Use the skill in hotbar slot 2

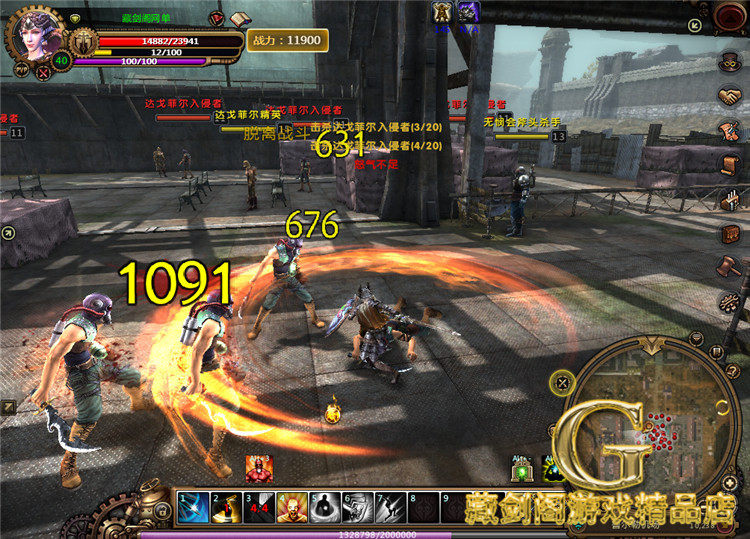(x=226, y=507)
